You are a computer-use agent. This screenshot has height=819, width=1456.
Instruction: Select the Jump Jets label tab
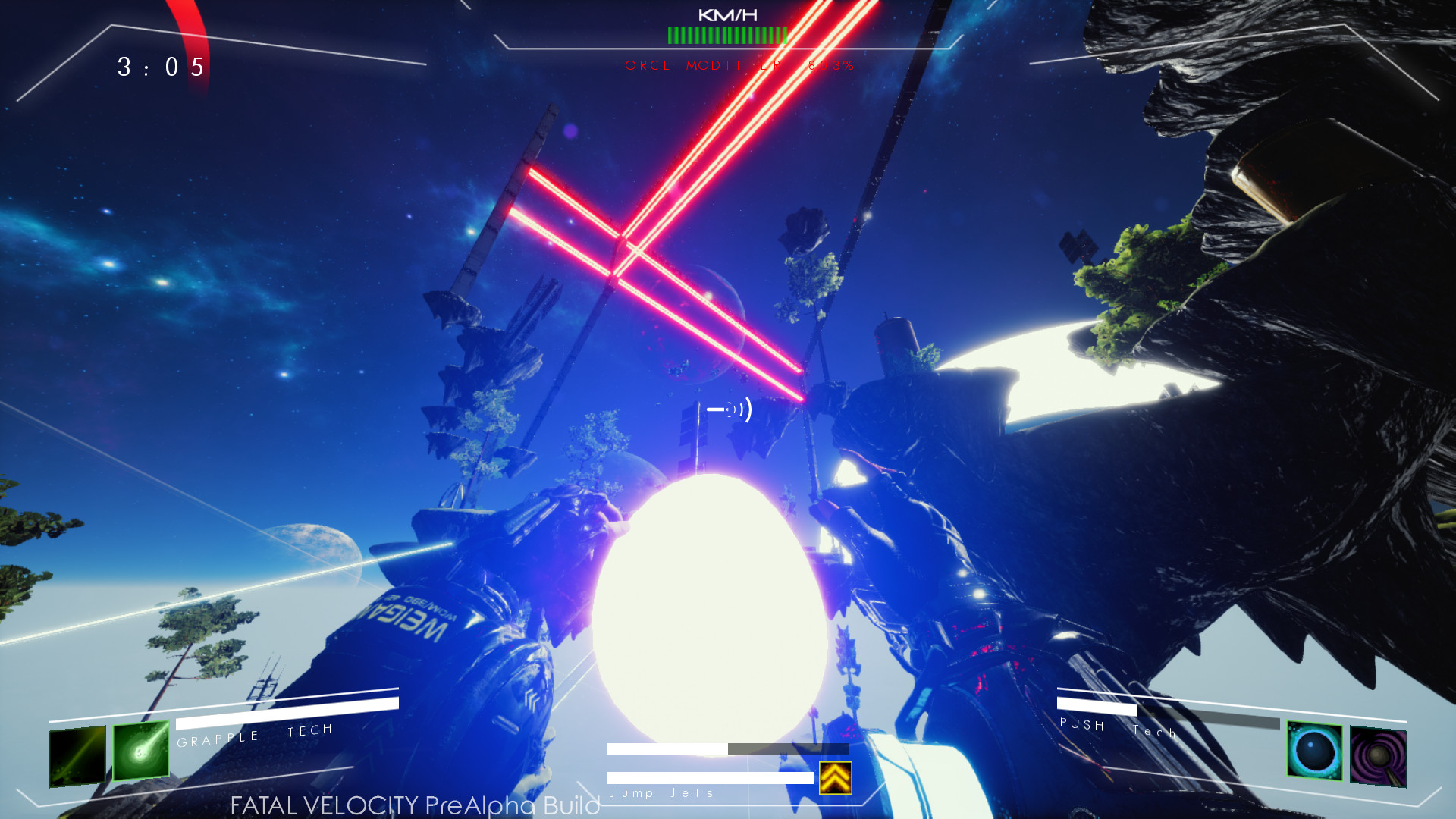(660, 792)
